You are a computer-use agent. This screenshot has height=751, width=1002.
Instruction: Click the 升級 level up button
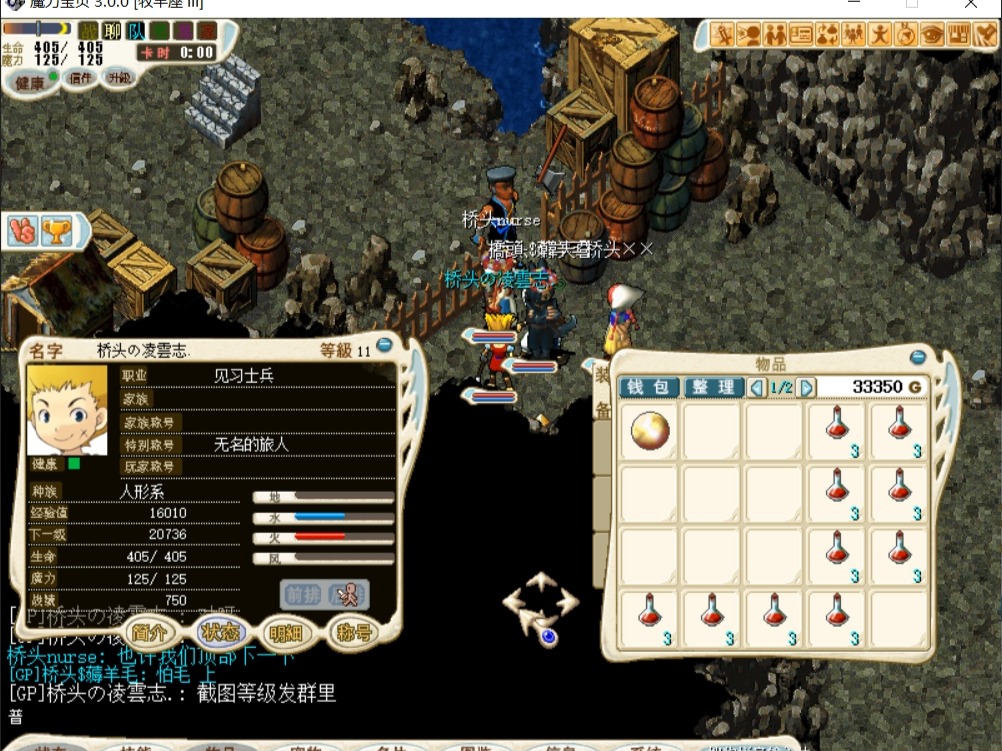coord(119,77)
